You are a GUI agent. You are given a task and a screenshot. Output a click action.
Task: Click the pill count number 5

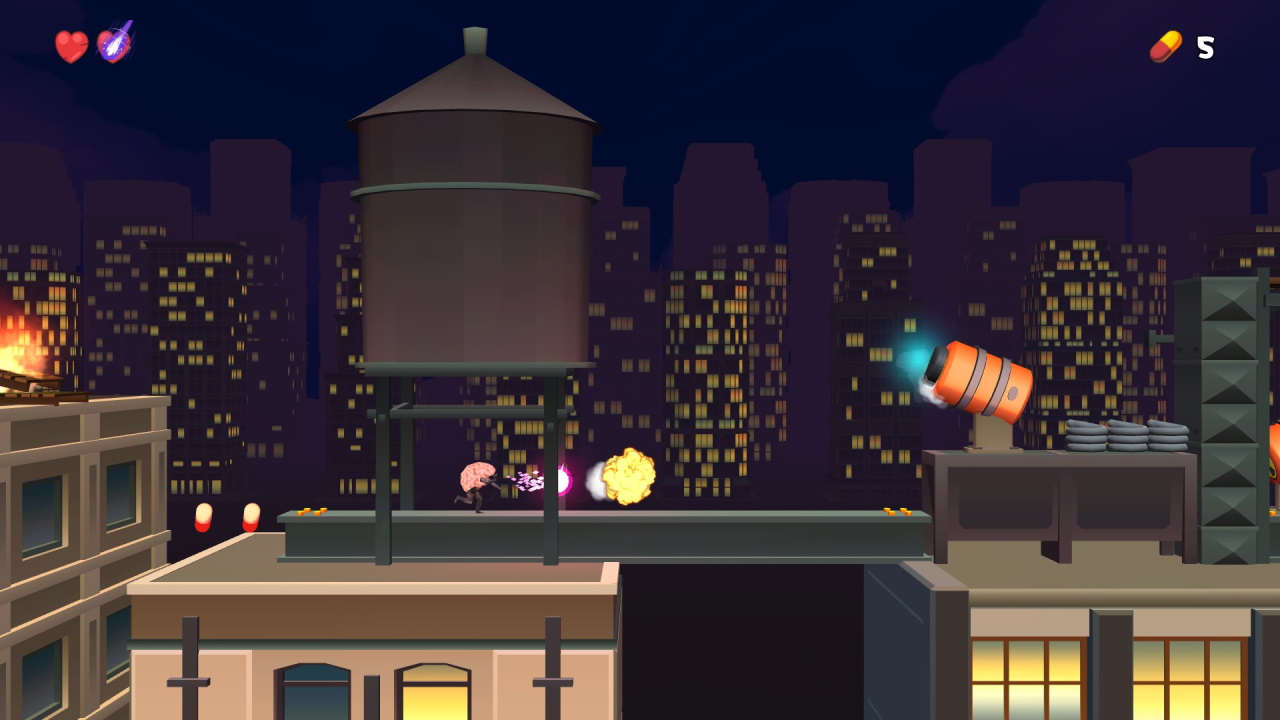(x=1204, y=45)
